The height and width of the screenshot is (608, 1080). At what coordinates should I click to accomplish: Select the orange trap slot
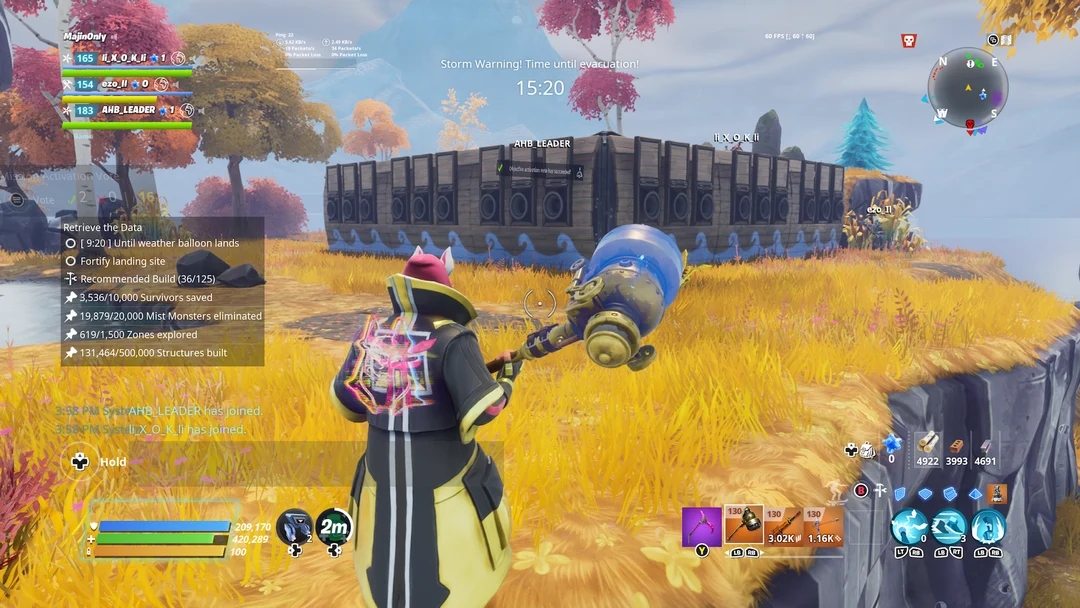pos(997,493)
